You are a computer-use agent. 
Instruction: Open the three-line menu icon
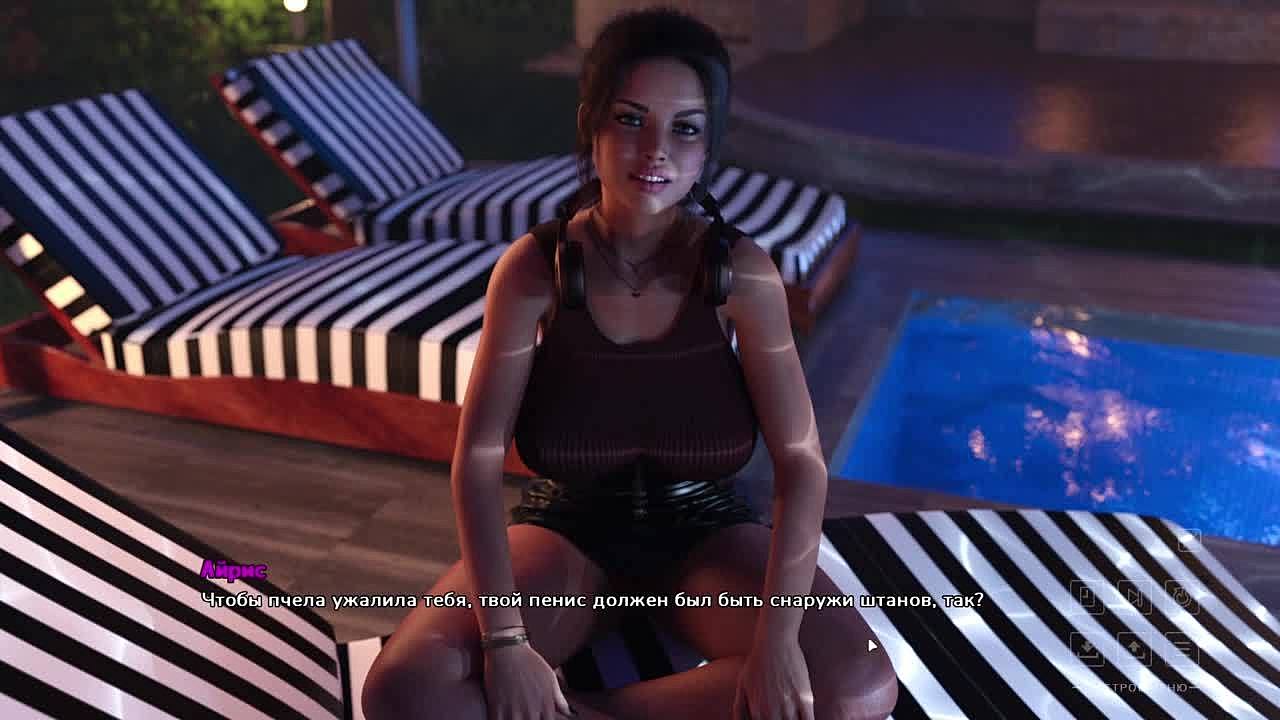(x=1183, y=648)
